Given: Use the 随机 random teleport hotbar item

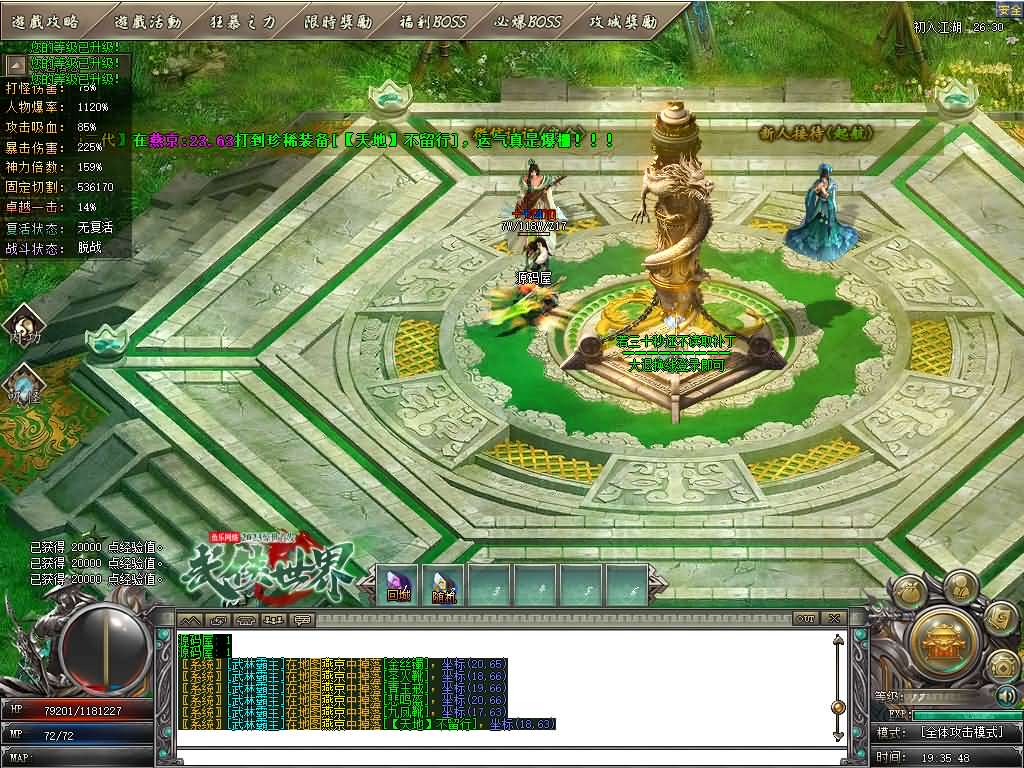Looking at the screenshot, I should [x=444, y=585].
